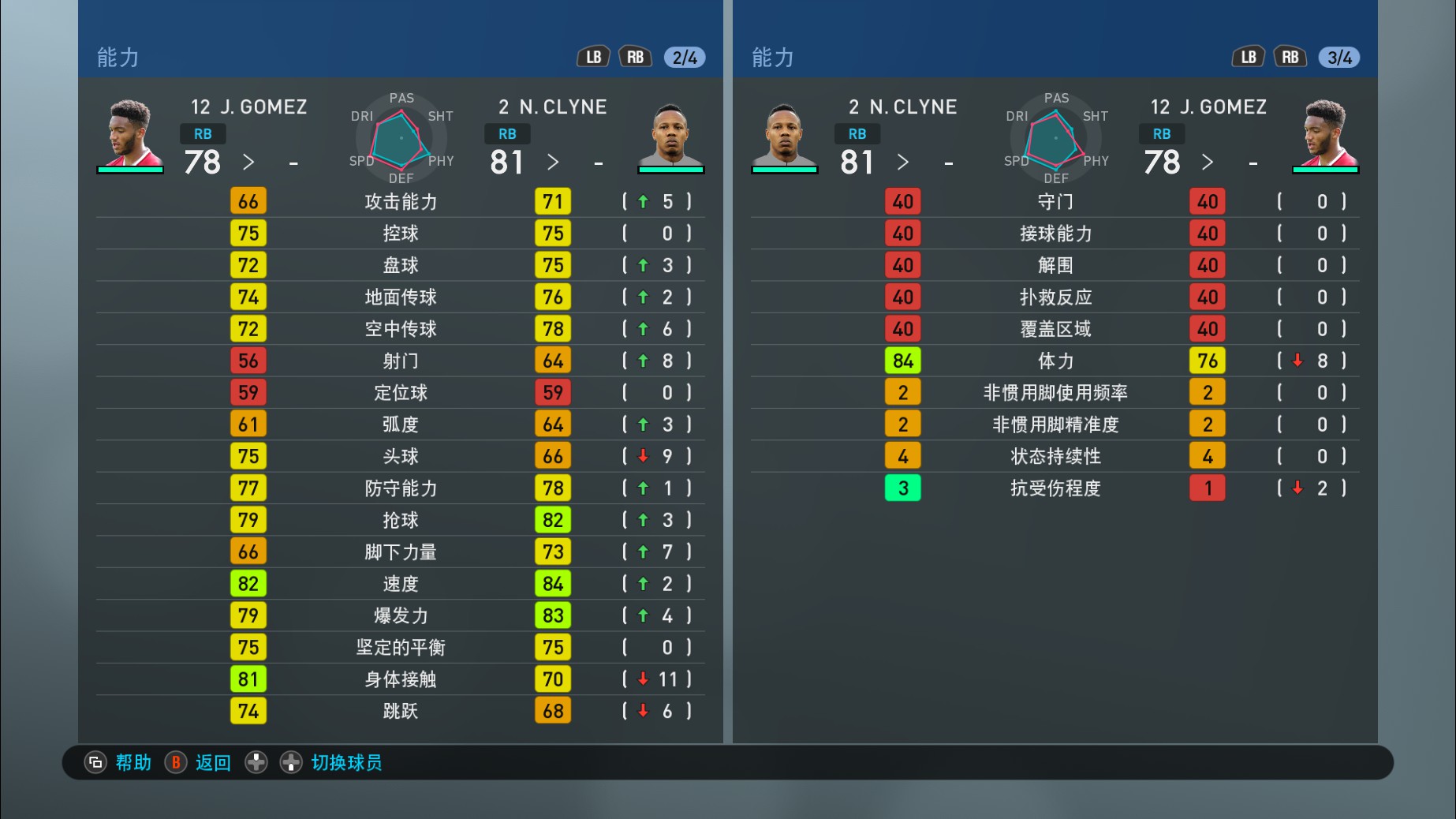Select the 3/4 page indicator

point(1339,57)
